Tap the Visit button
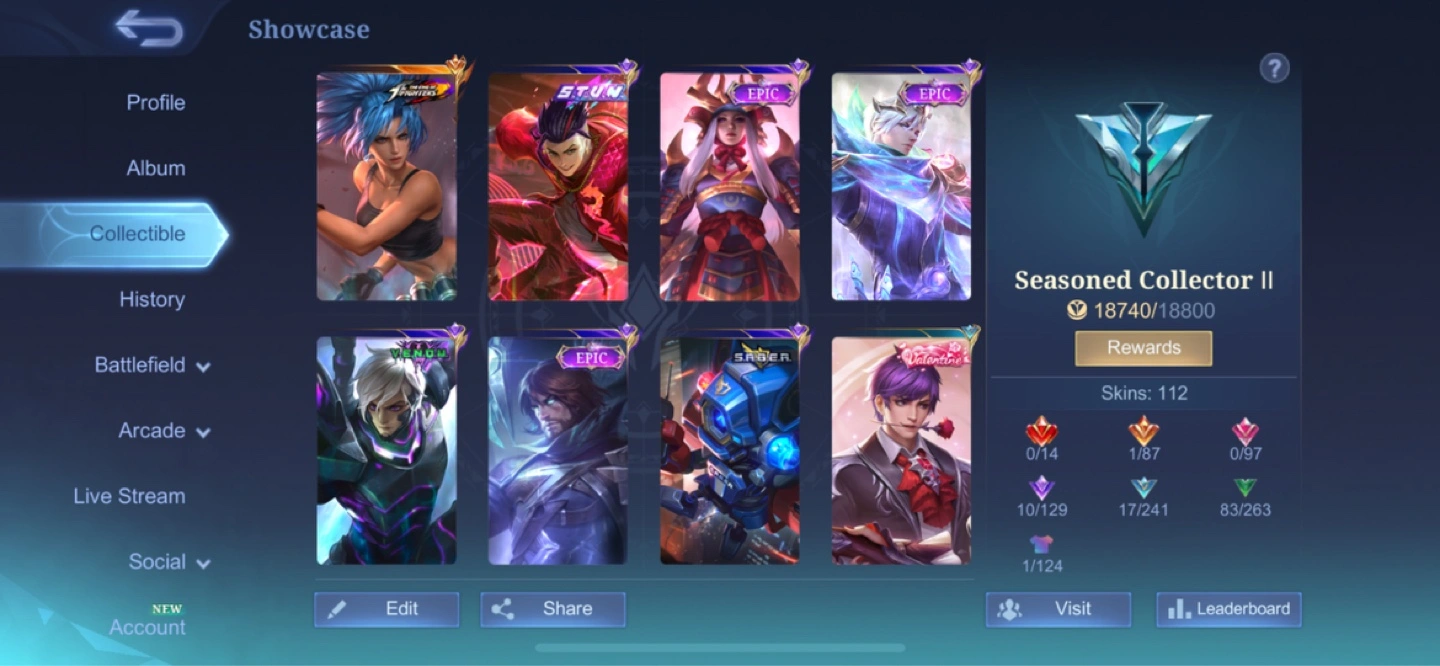1440x666 pixels. [1058, 609]
